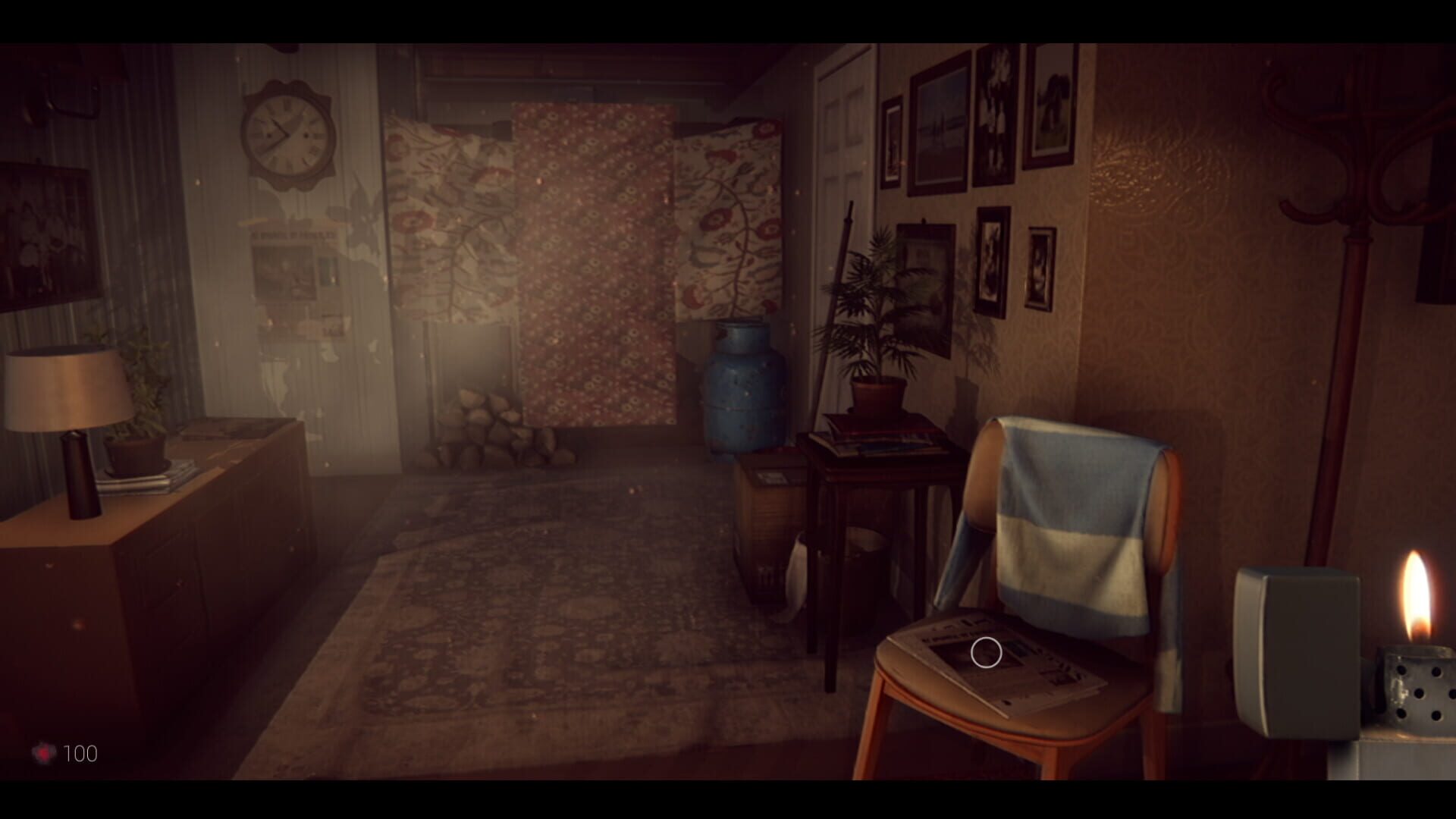The width and height of the screenshot is (1456, 819).
Task: Click the potted palm plant on the side table
Action: (x=880, y=318)
